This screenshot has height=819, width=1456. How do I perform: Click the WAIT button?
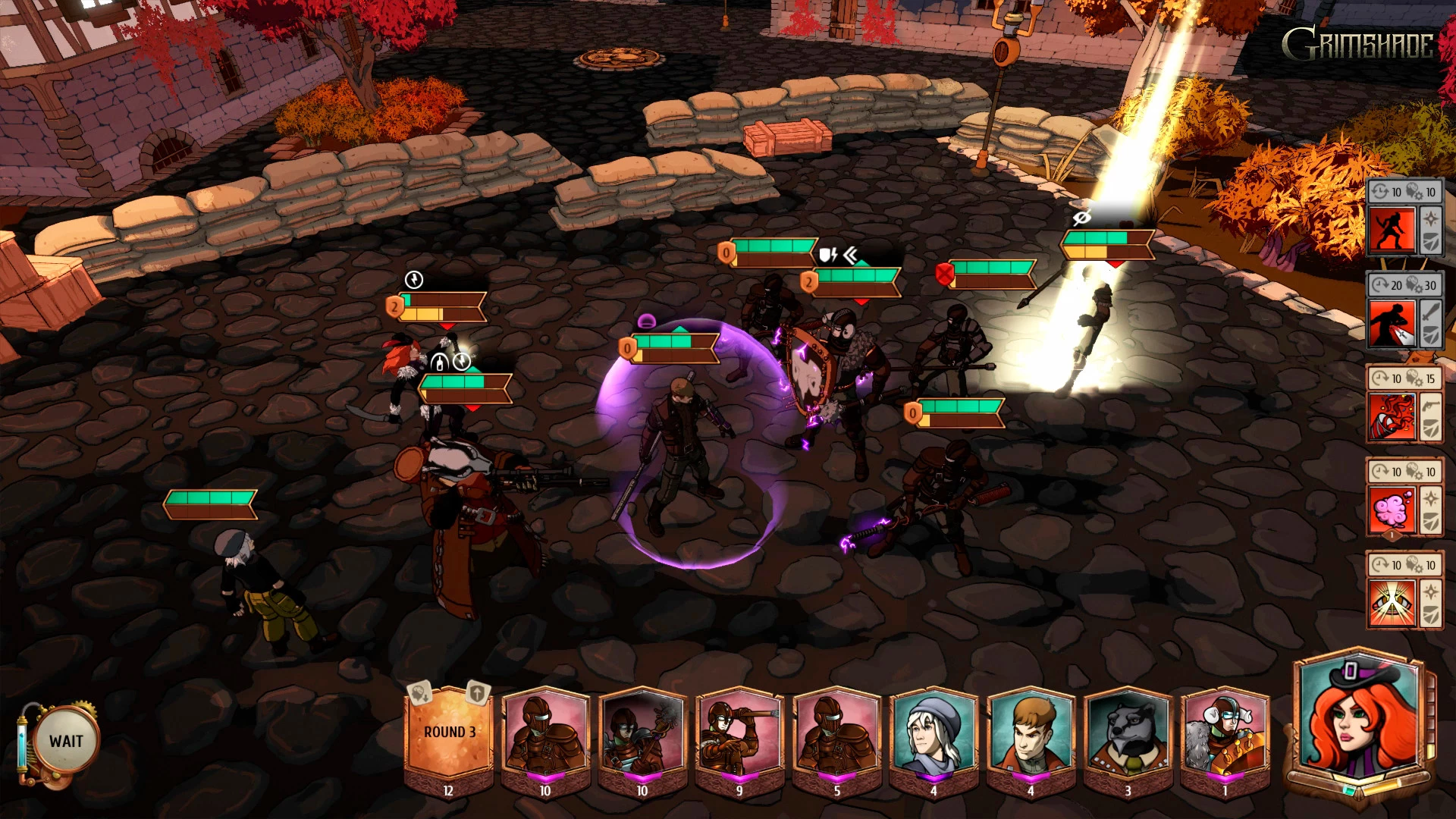click(x=66, y=741)
